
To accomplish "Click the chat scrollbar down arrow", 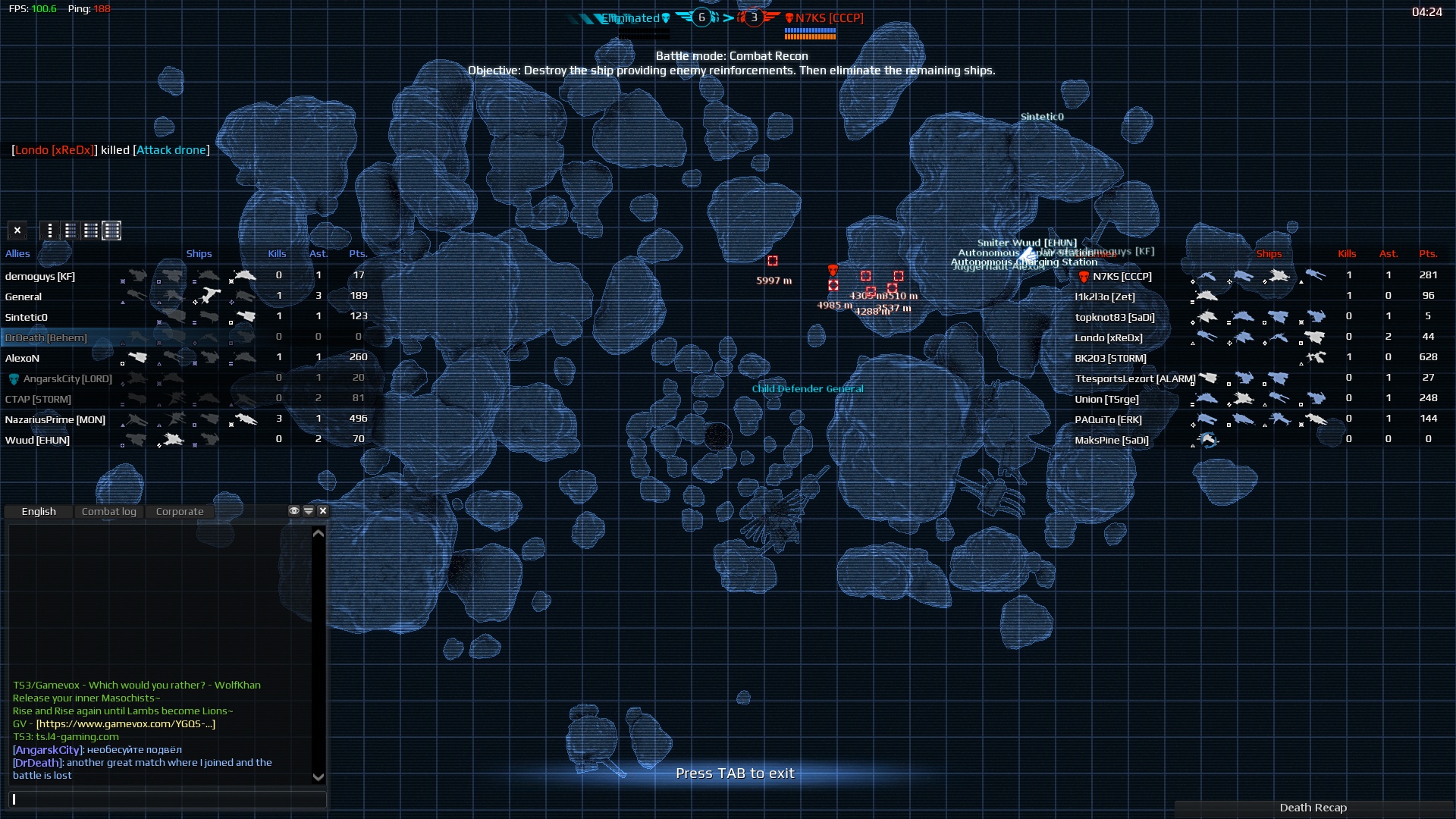I will point(318,777).
